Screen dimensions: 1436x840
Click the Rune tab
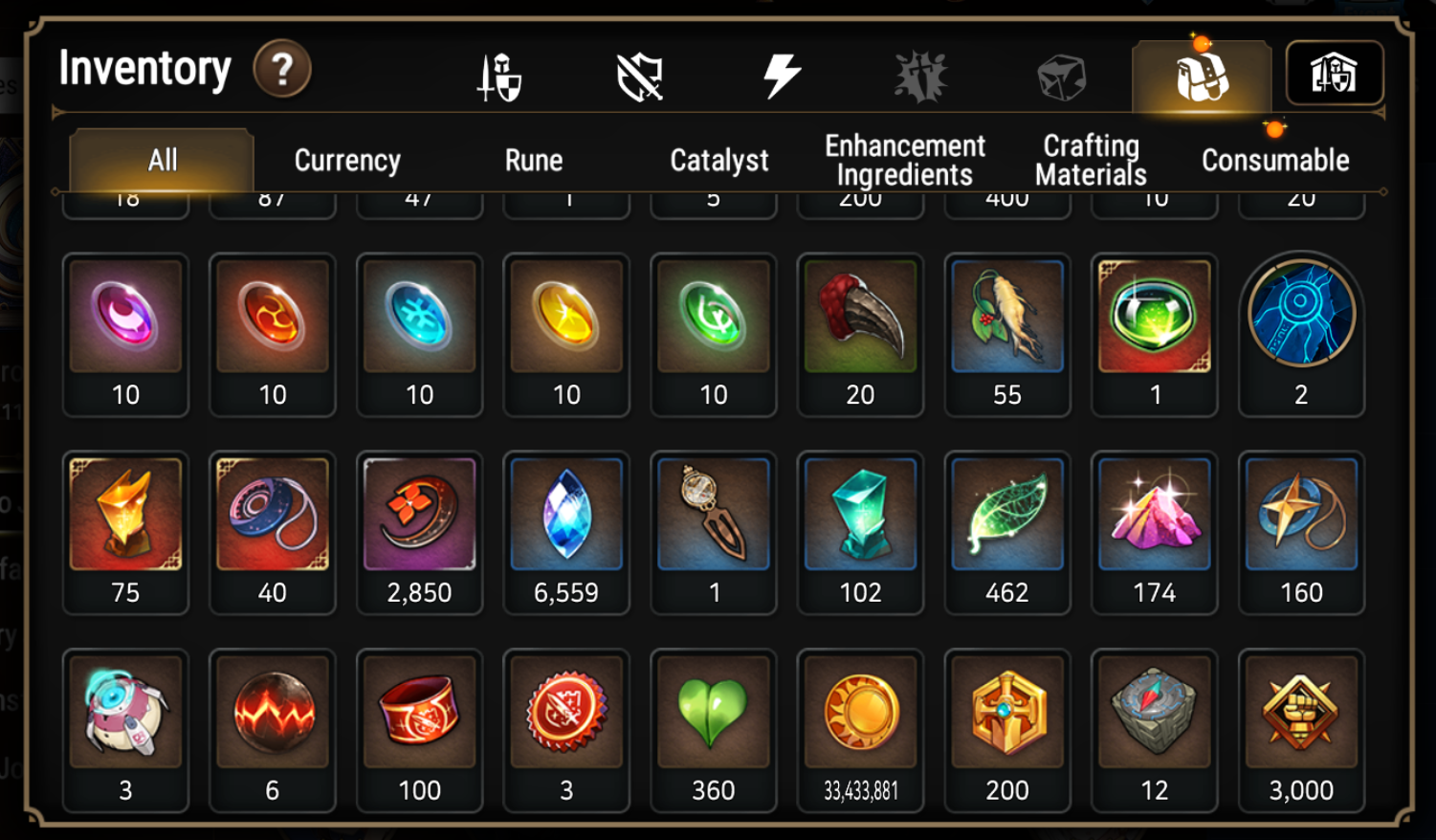[533, 160]
